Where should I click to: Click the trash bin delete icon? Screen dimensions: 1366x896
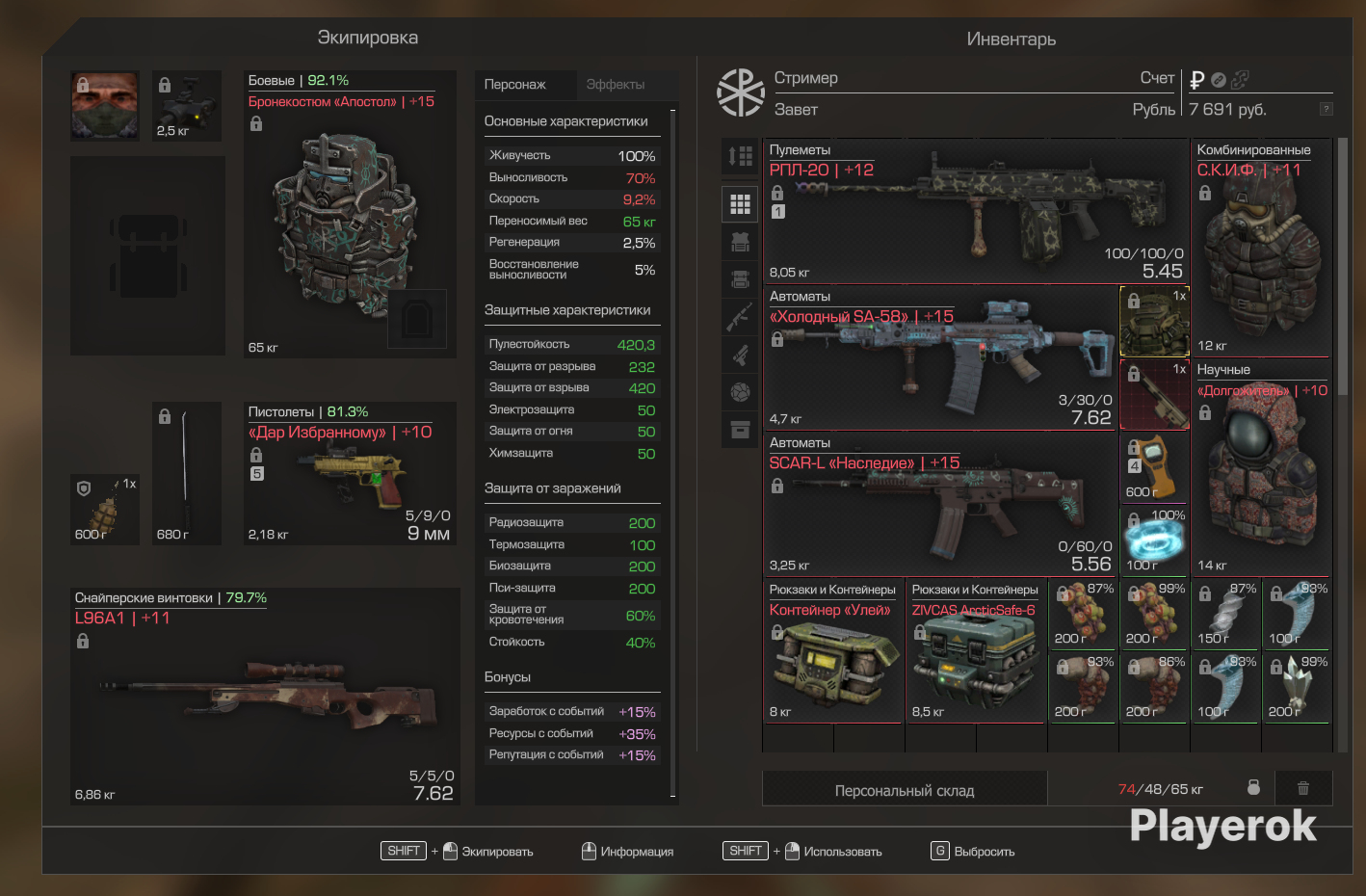click(1303, 788)
